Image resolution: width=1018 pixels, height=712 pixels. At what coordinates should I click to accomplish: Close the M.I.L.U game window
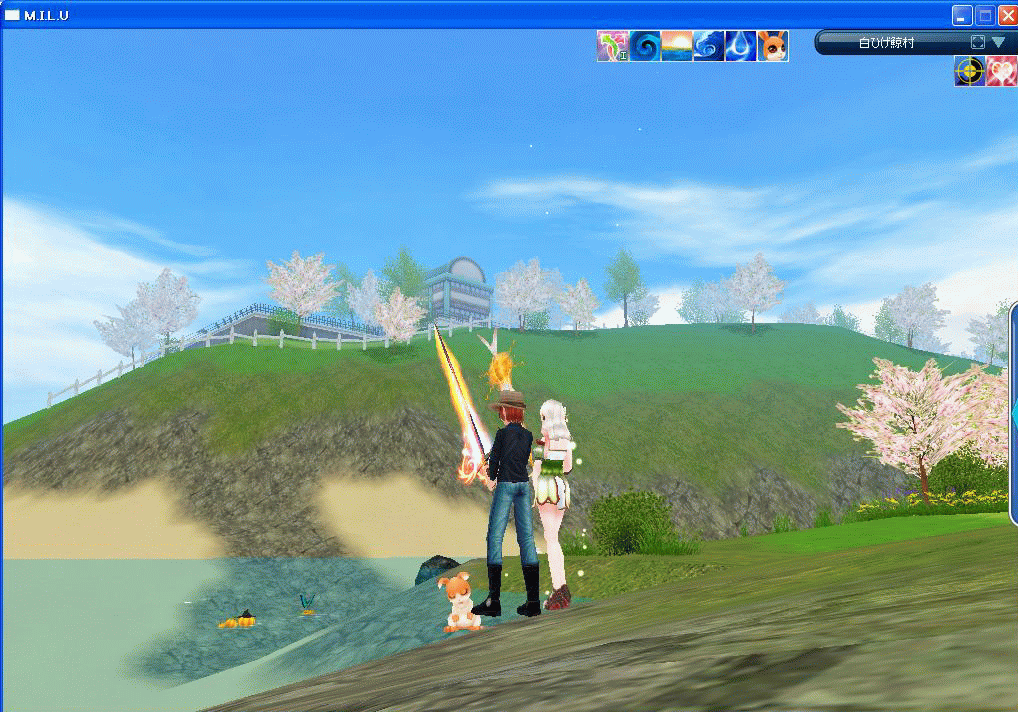(x=1005, y=15)
